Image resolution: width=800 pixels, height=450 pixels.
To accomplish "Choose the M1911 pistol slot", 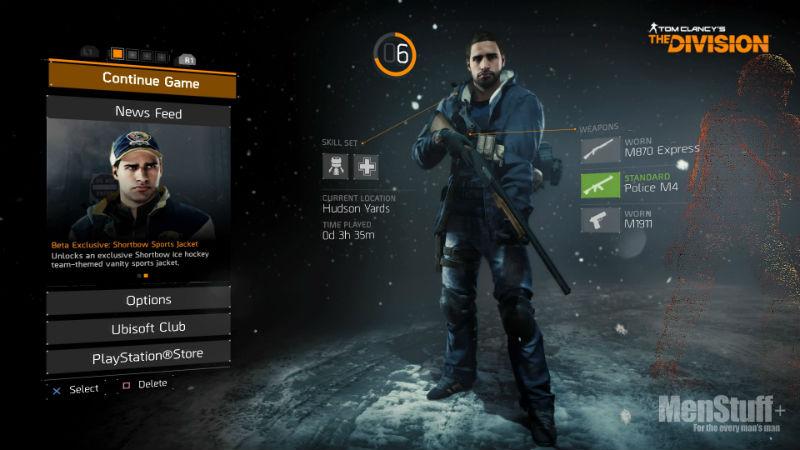I will pos(640,219).
